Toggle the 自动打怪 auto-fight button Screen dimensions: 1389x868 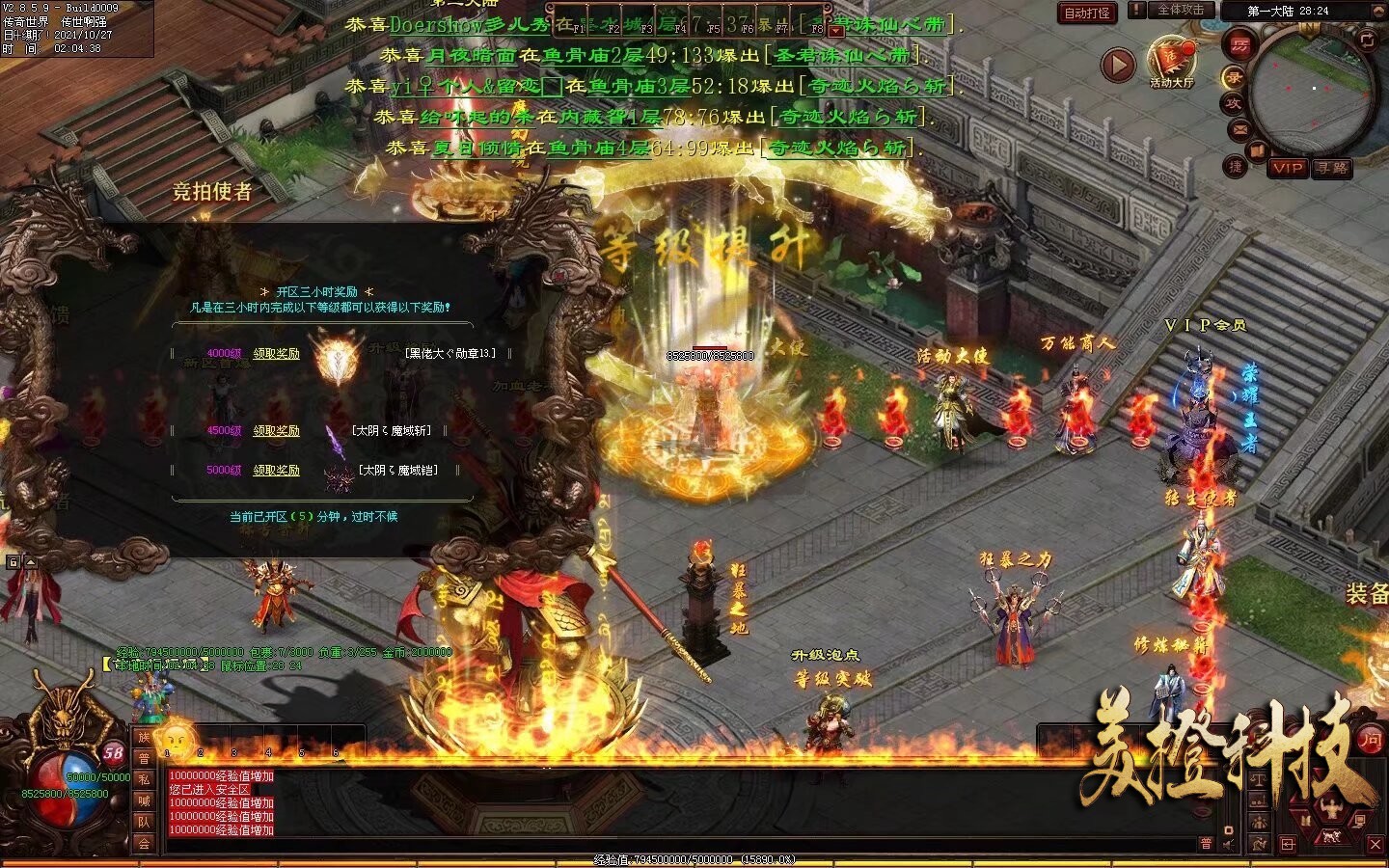click(x=1087, y=13)
